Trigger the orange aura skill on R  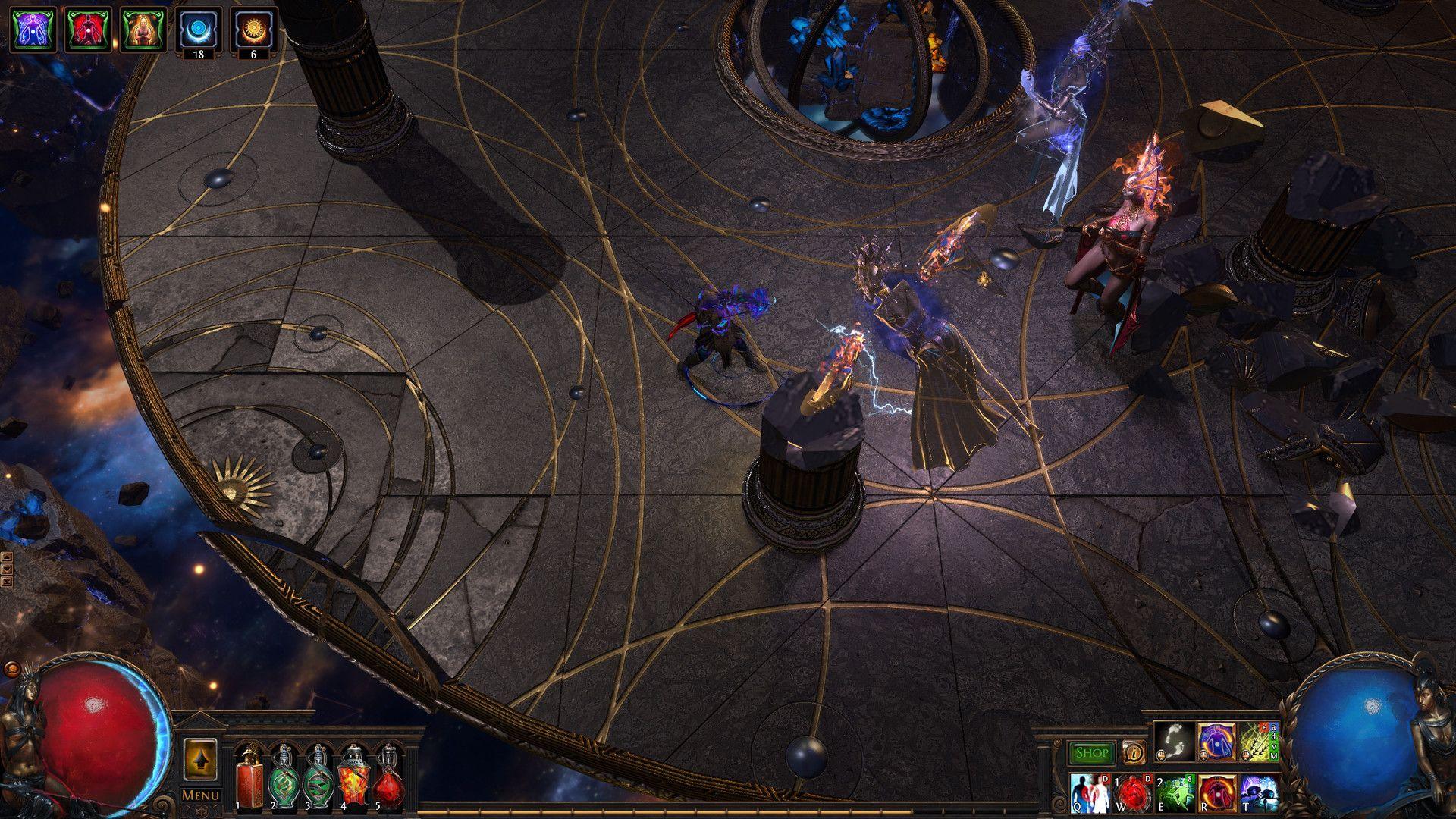(1219, 792)
